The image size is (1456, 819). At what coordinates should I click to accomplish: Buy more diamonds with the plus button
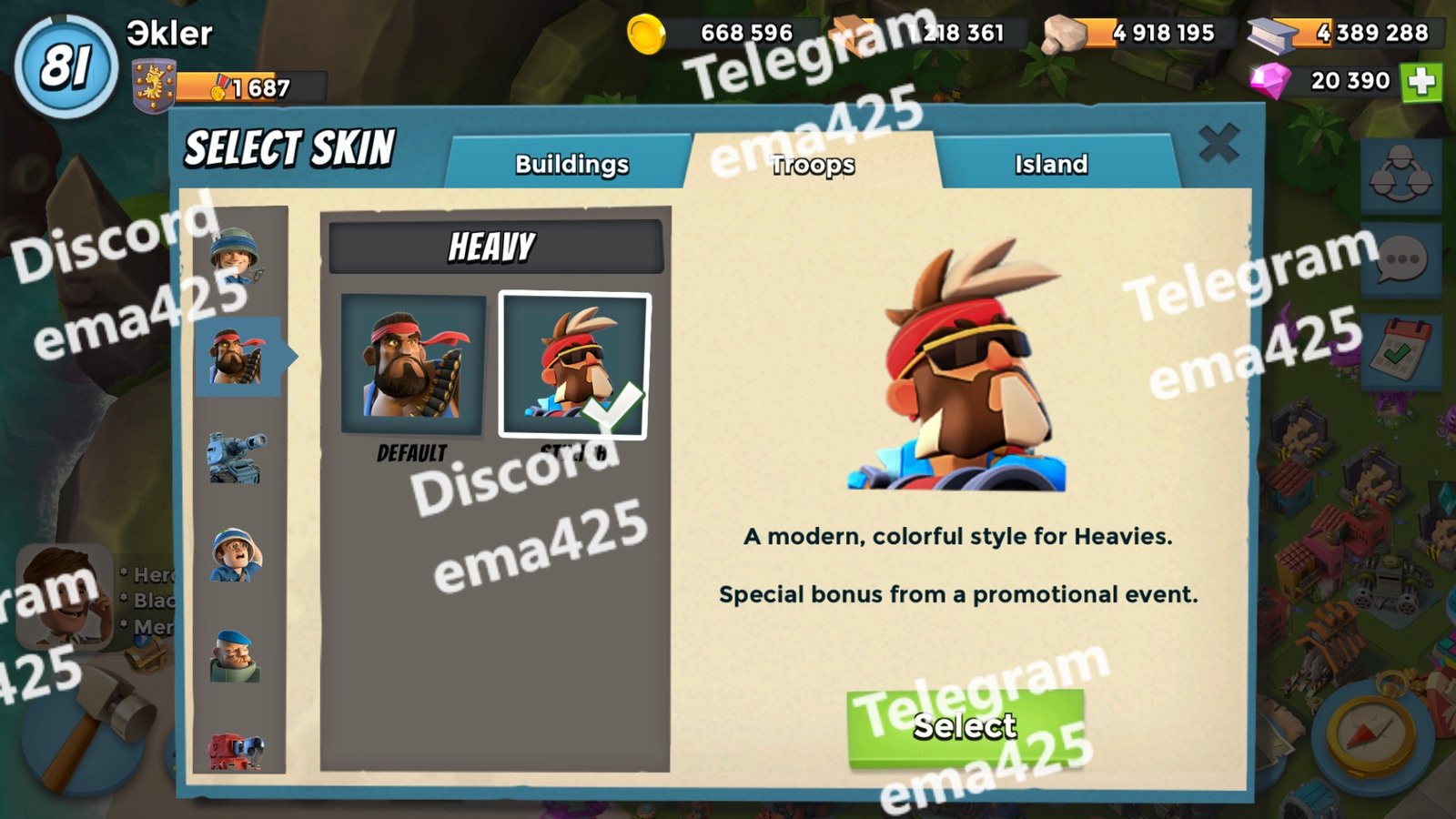[1421, 82]
